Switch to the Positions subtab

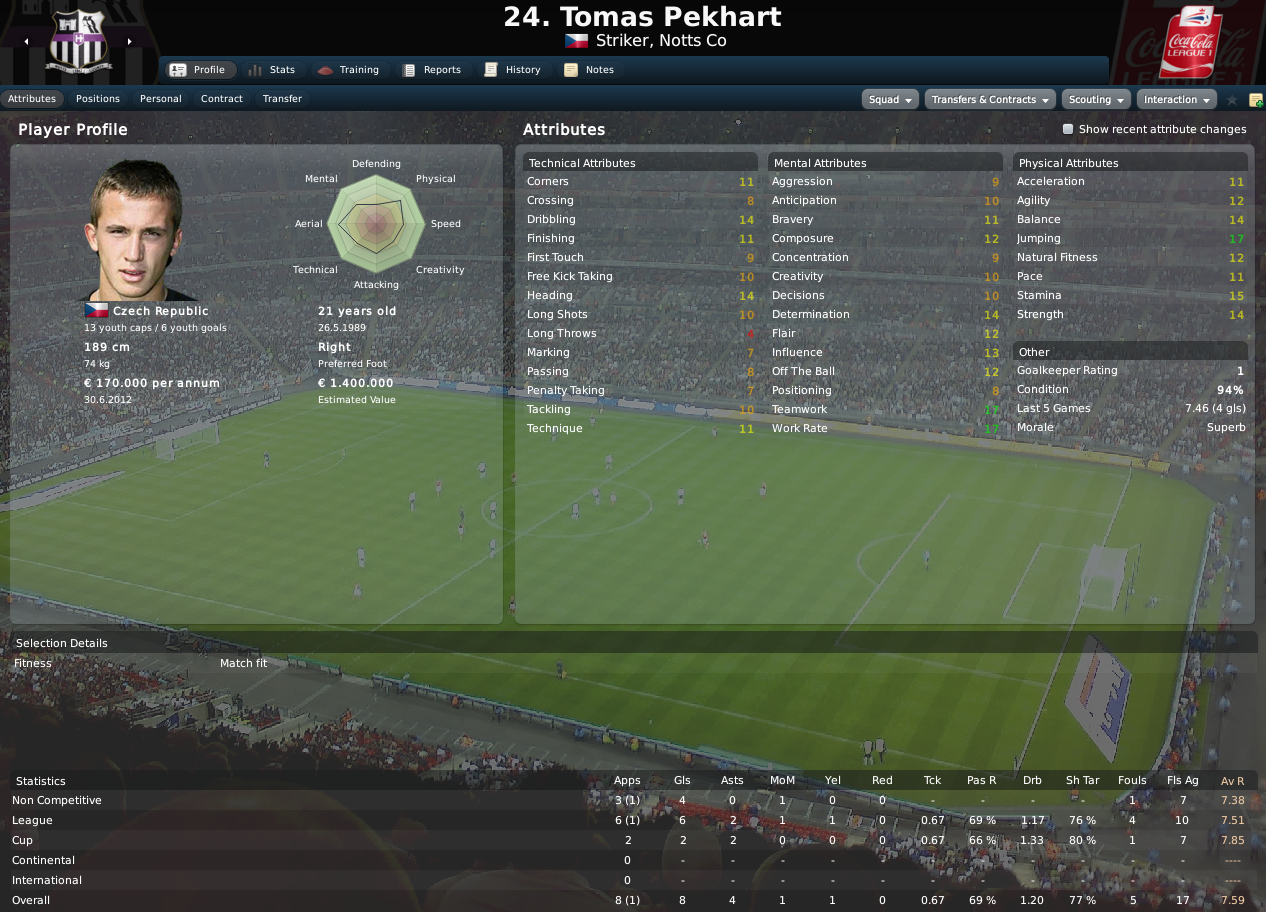tap(98, 99)
